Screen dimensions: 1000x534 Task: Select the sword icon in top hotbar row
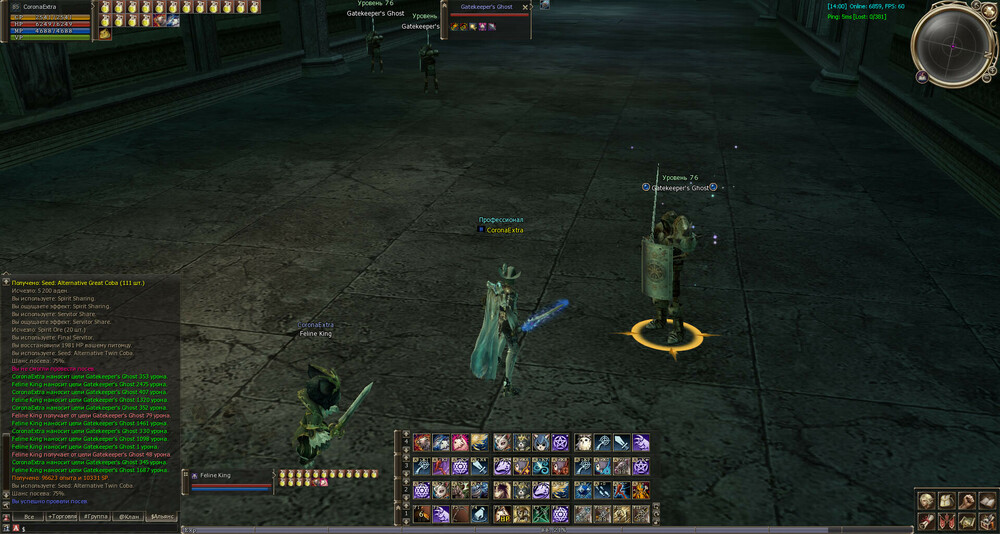tap(621, 442)
